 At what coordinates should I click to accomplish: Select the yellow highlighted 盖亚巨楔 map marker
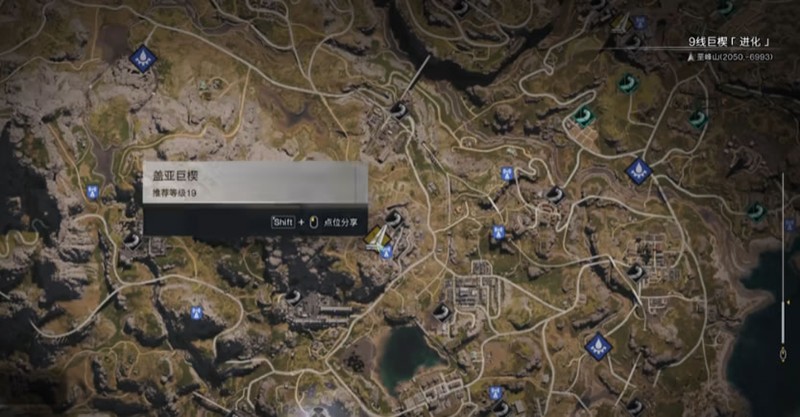[378, 237]
